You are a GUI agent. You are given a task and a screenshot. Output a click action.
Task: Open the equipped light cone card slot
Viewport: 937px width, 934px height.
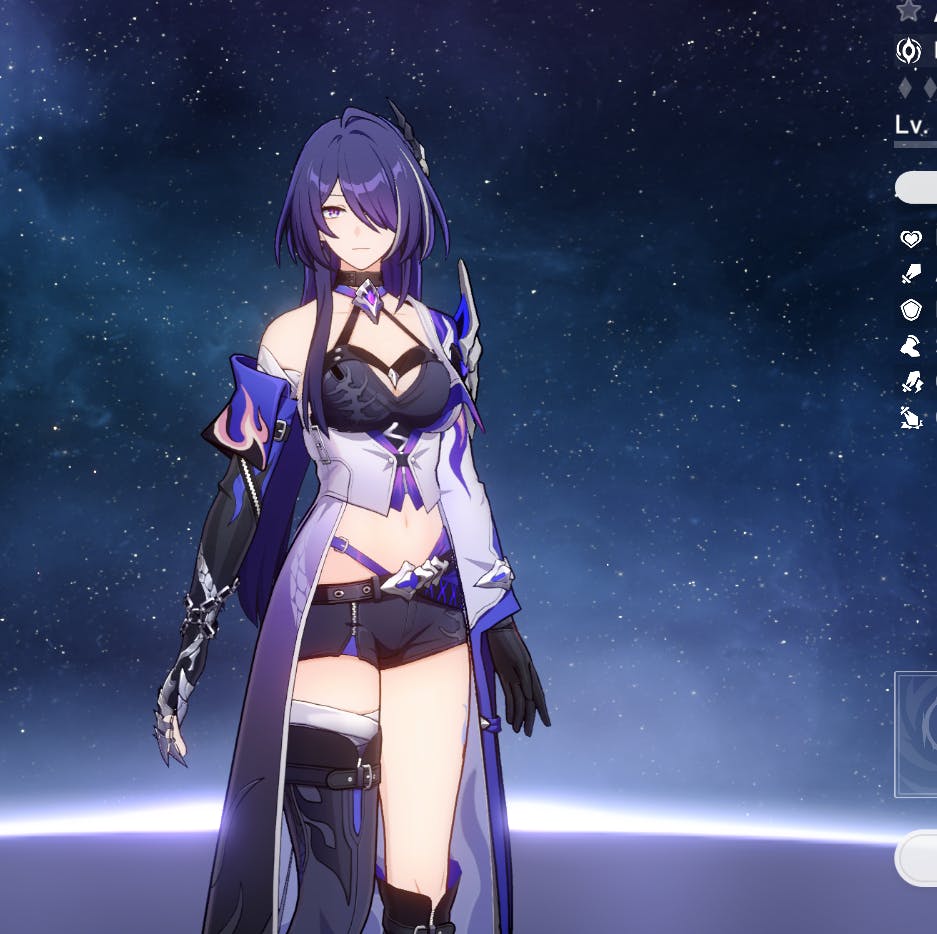tap(916, 734)
